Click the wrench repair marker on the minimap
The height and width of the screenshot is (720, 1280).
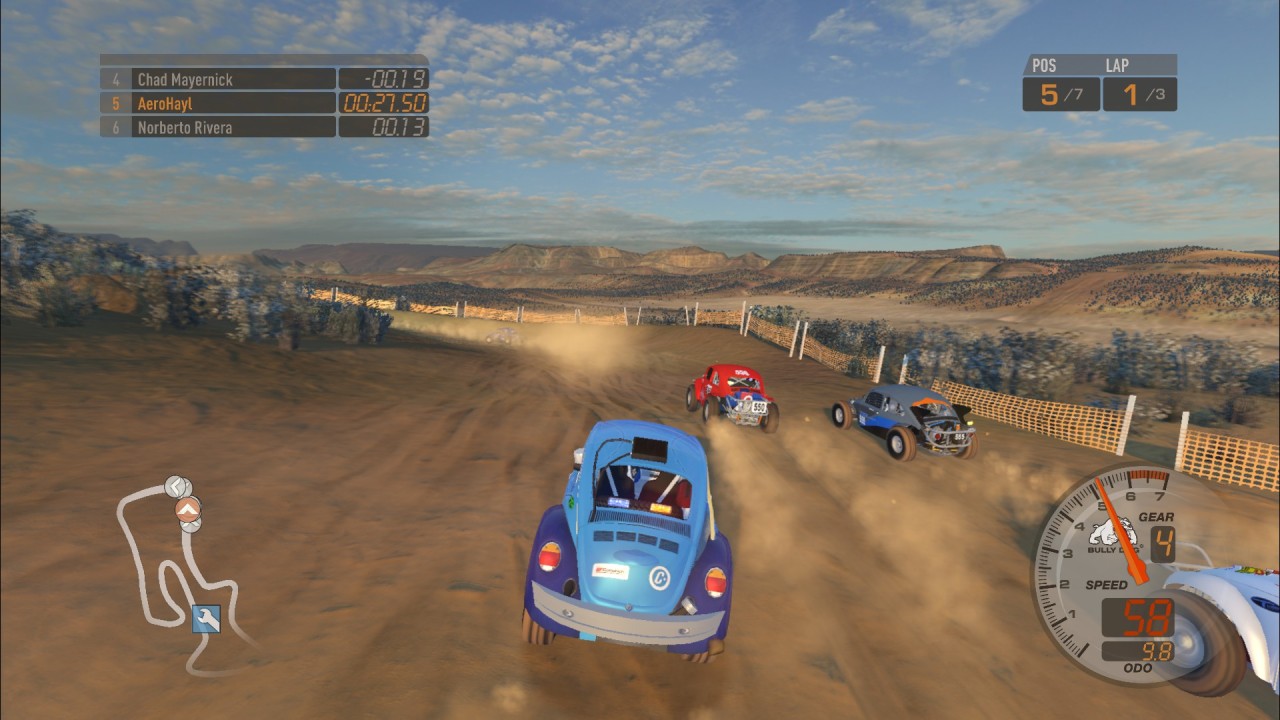[x=206, y=619]
